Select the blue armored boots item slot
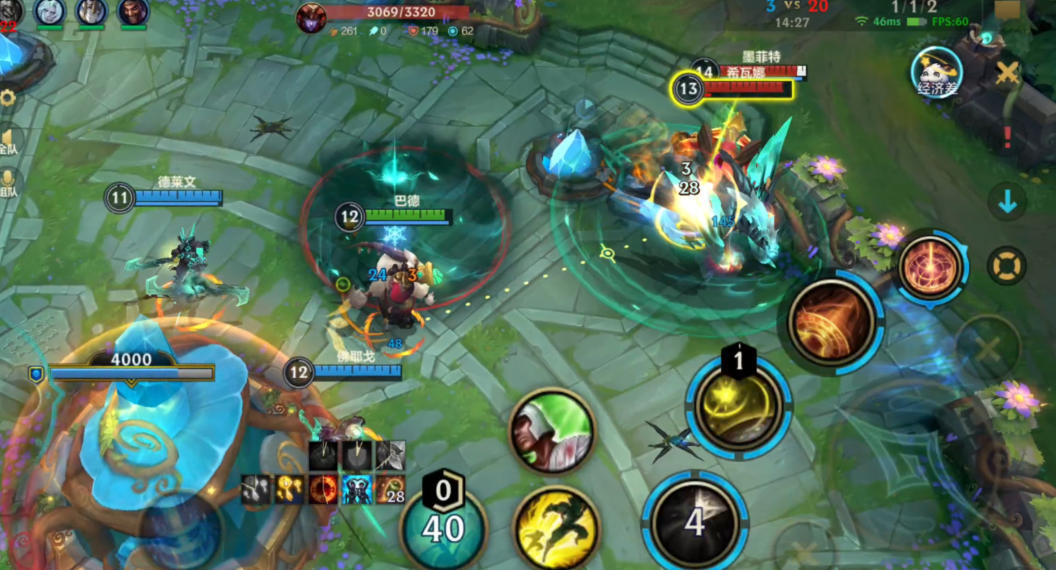 [357, 488]
